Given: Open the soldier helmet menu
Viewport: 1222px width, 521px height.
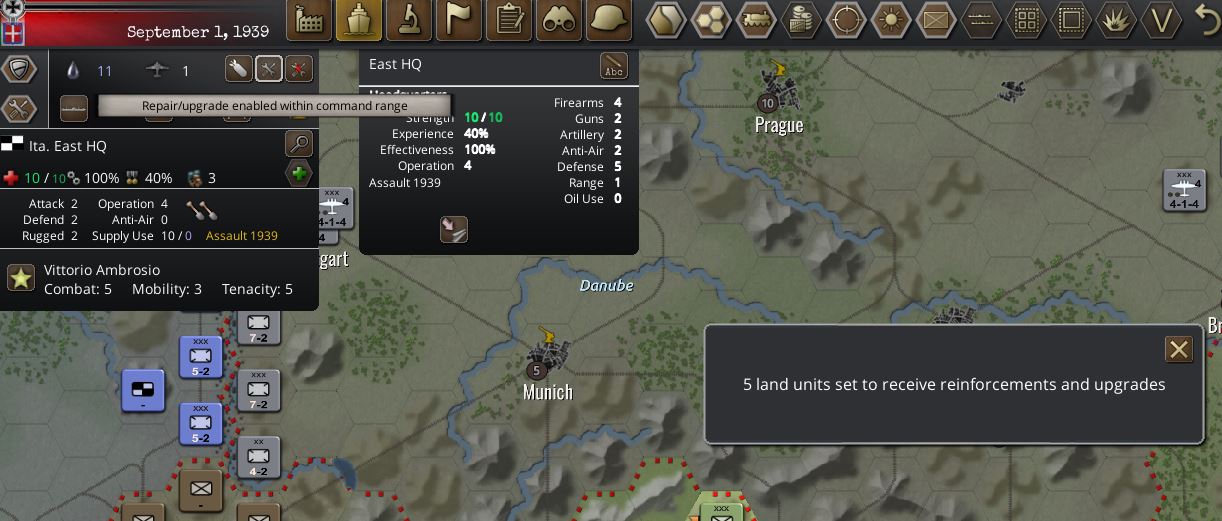Looking at the screenshot, I should (608, 20).
